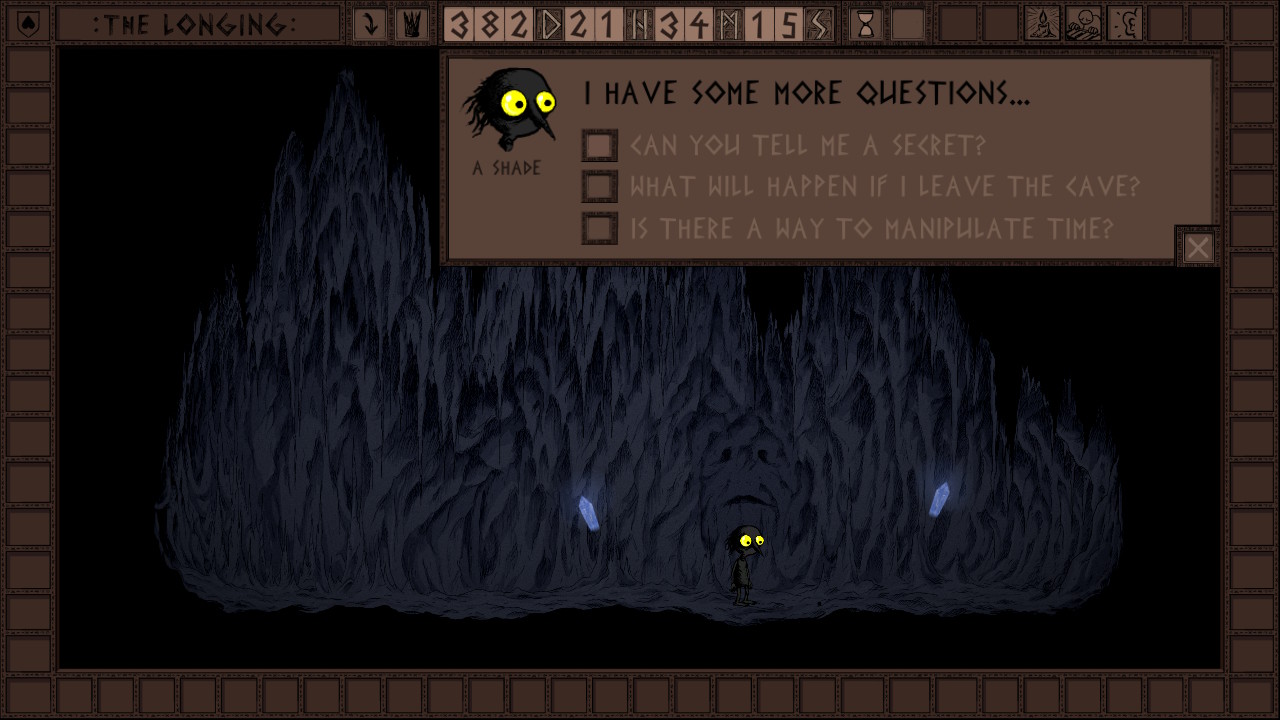Open the candle icon slot

pos(1043,24)
